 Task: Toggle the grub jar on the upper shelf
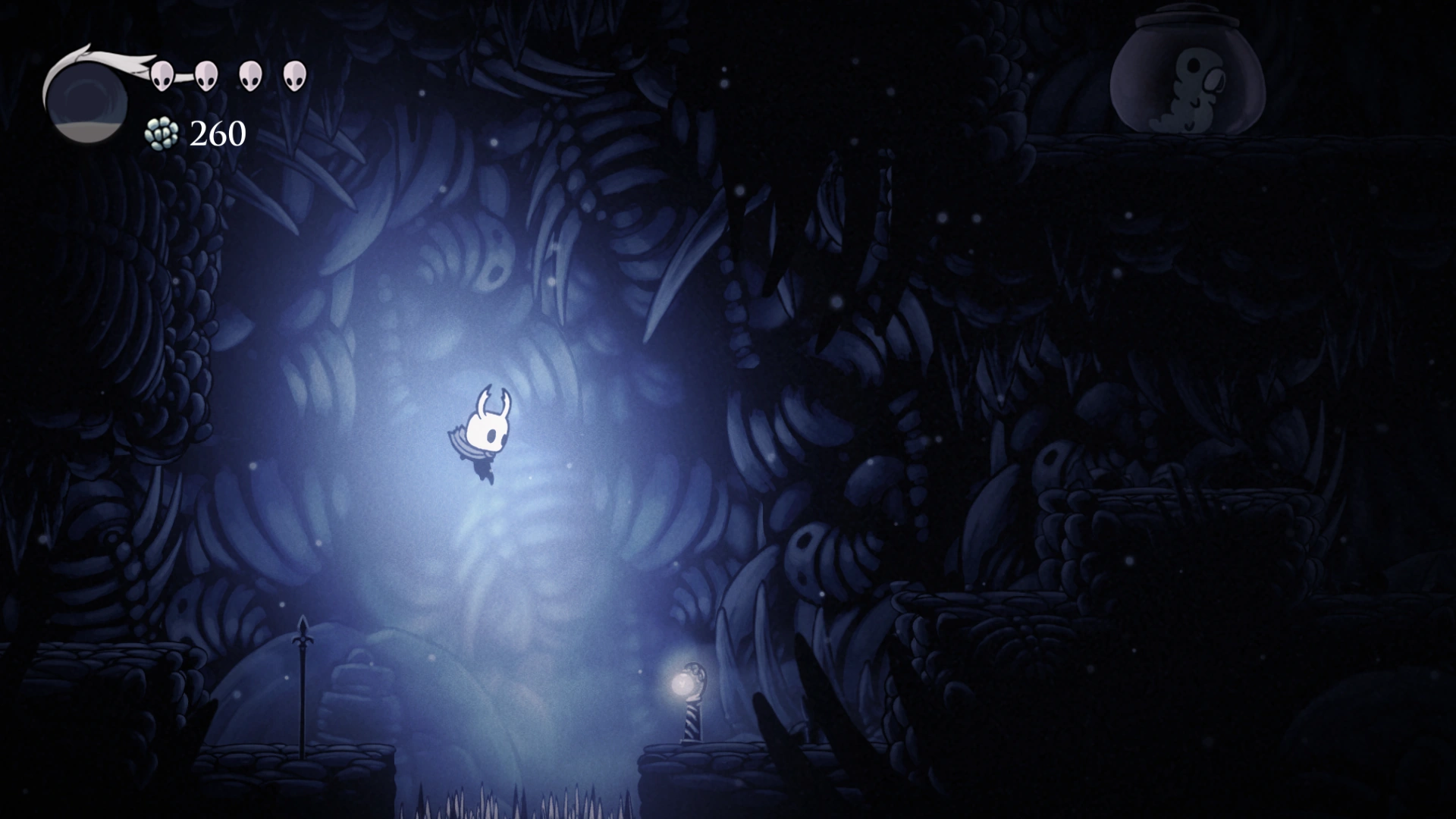1185,72
